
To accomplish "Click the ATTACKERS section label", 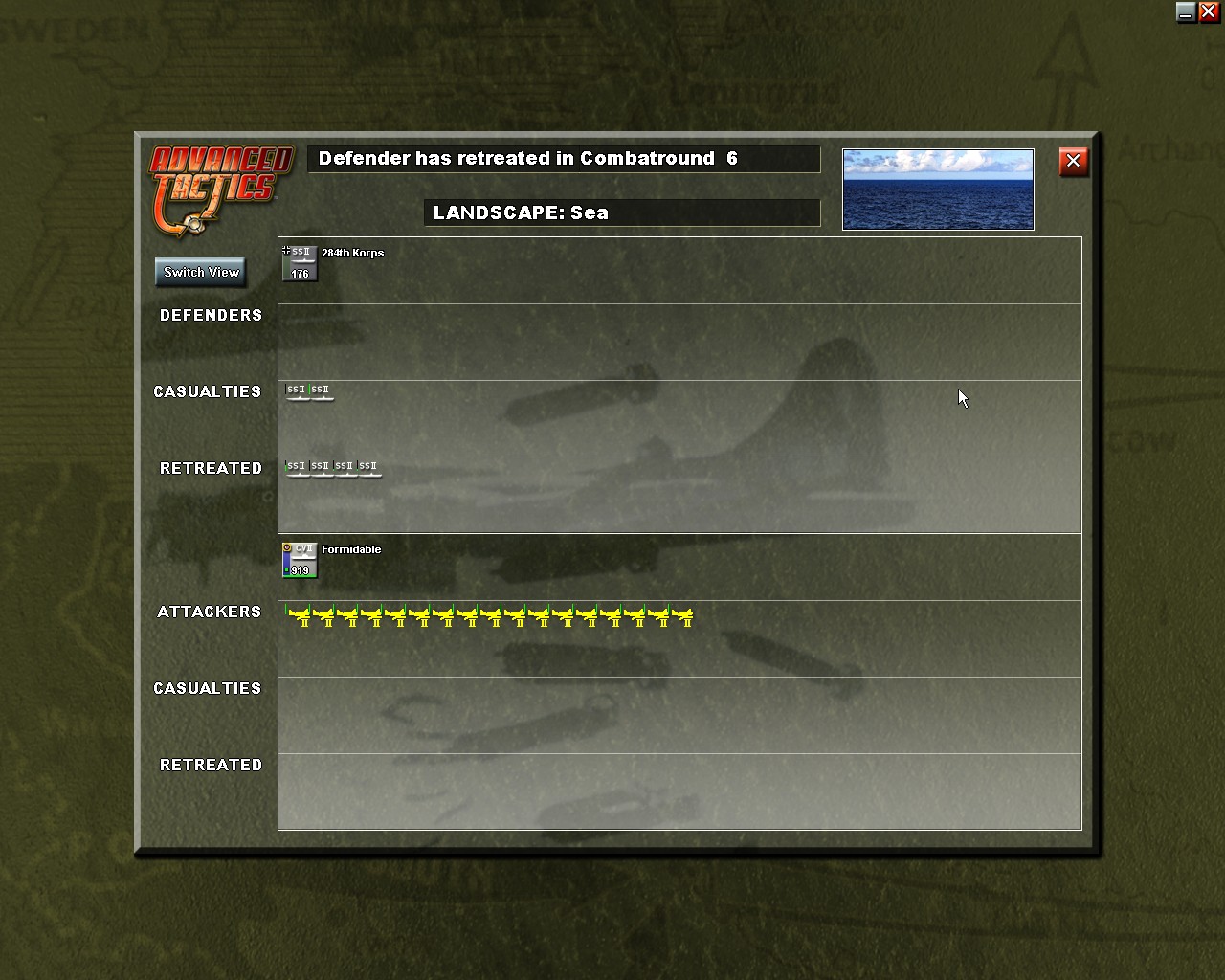I will pos(210,612).
